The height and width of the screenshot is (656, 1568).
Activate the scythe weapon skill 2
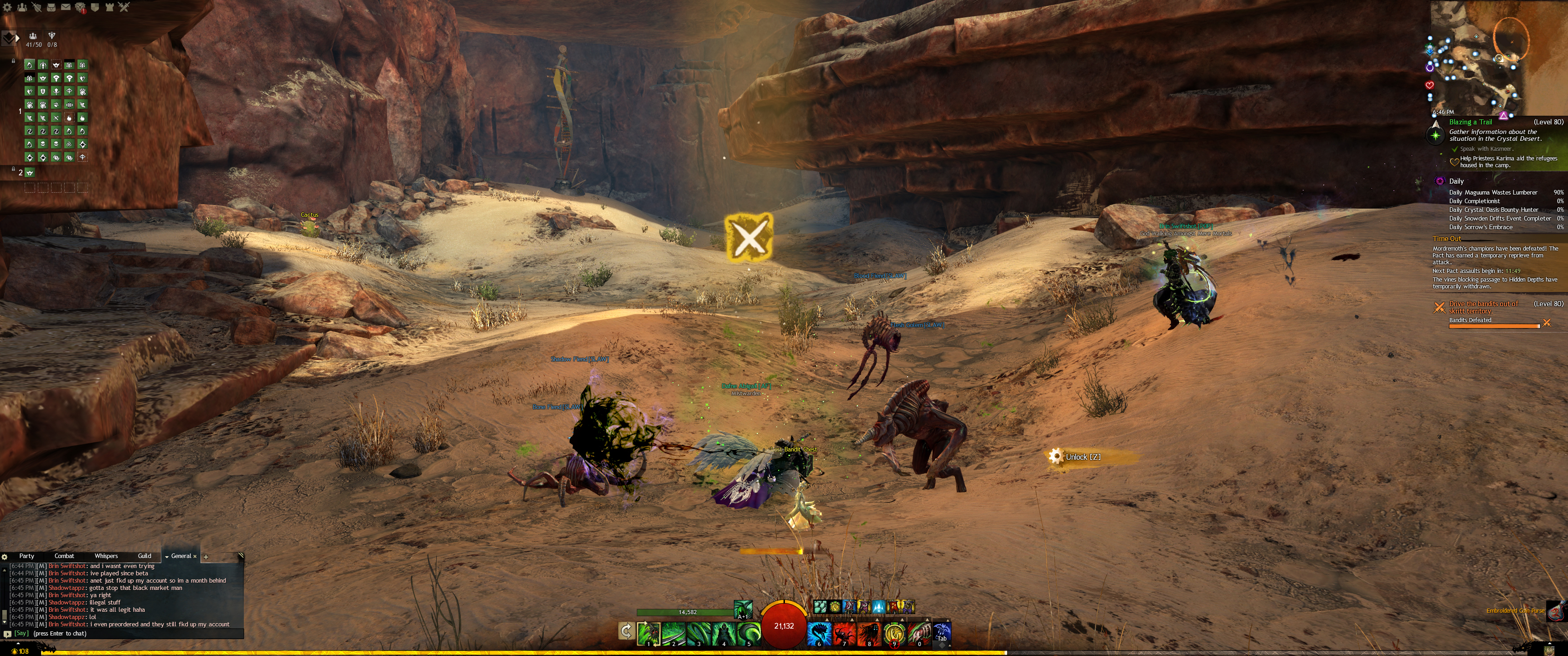tap(673, 634)
